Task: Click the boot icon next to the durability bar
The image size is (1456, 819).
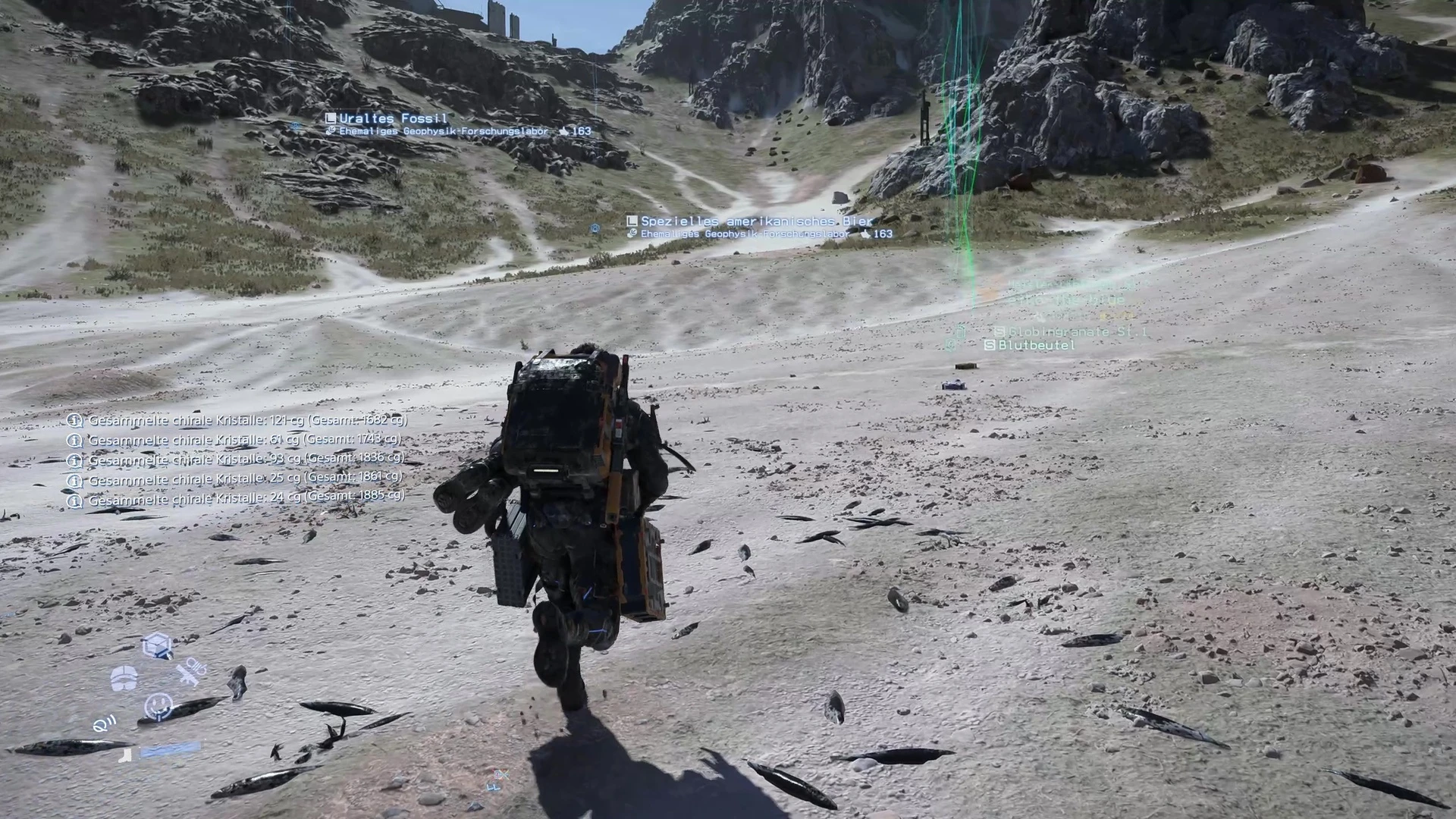Action: [x=126, y=755]
